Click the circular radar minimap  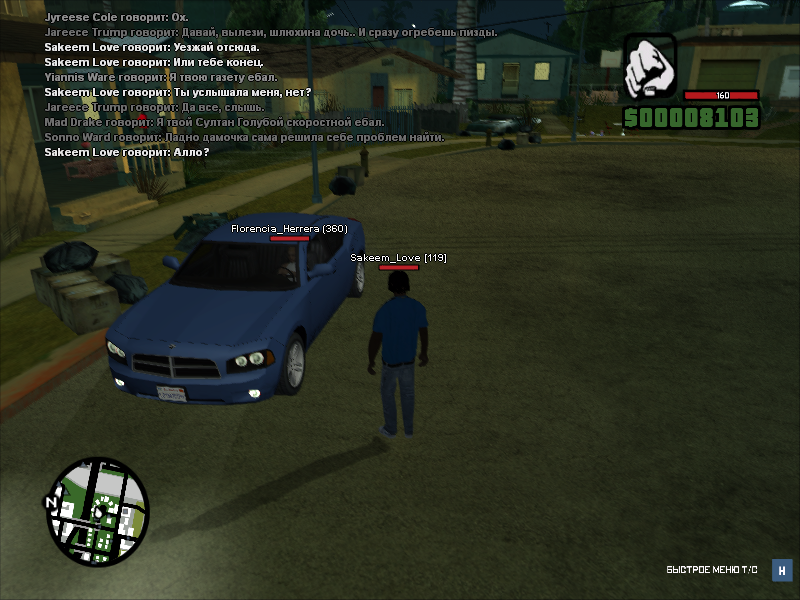tap(97, 512)
